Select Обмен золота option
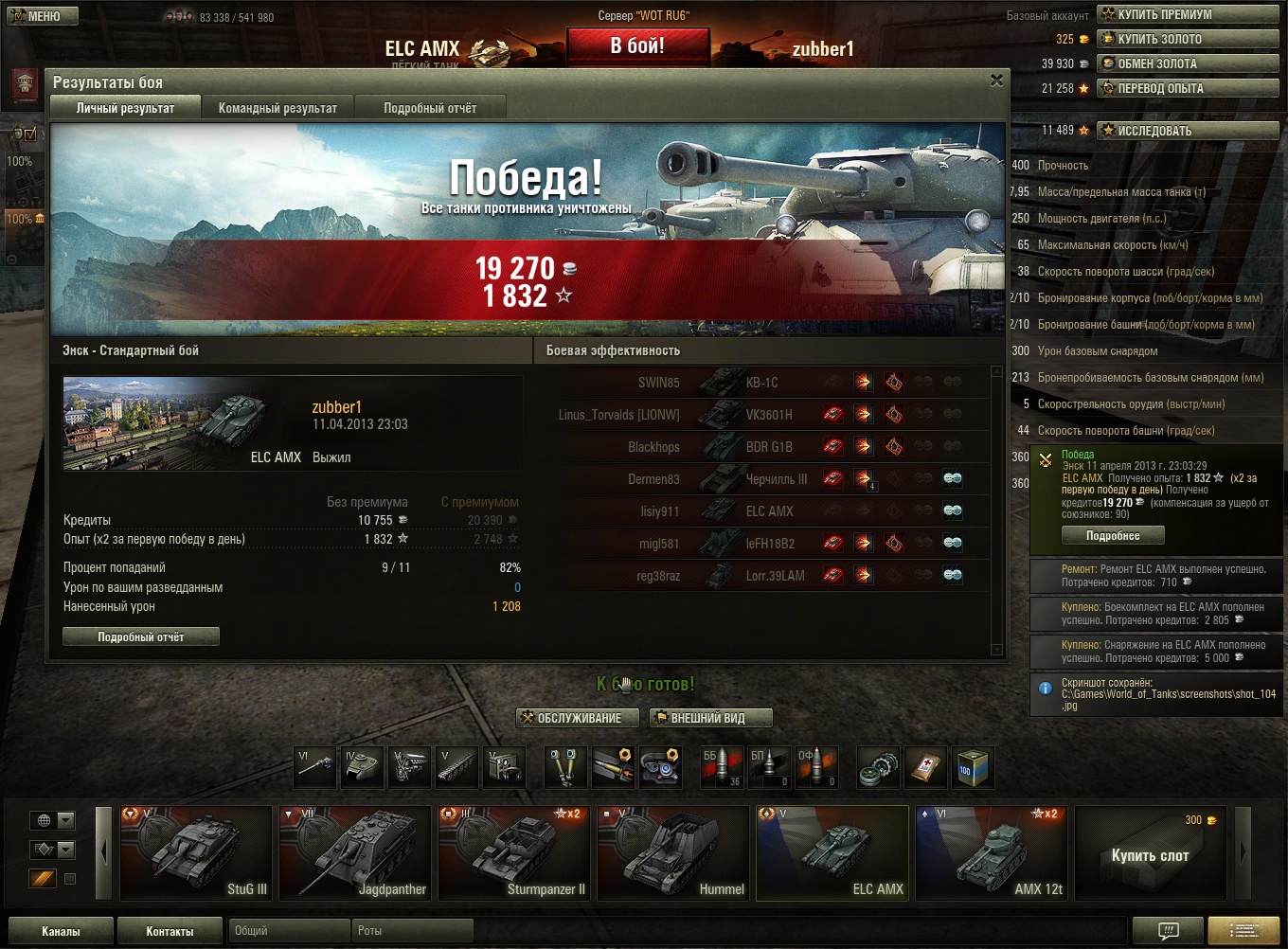The width and height of the screenshot is (1288, 949). tap(1156, 63)
